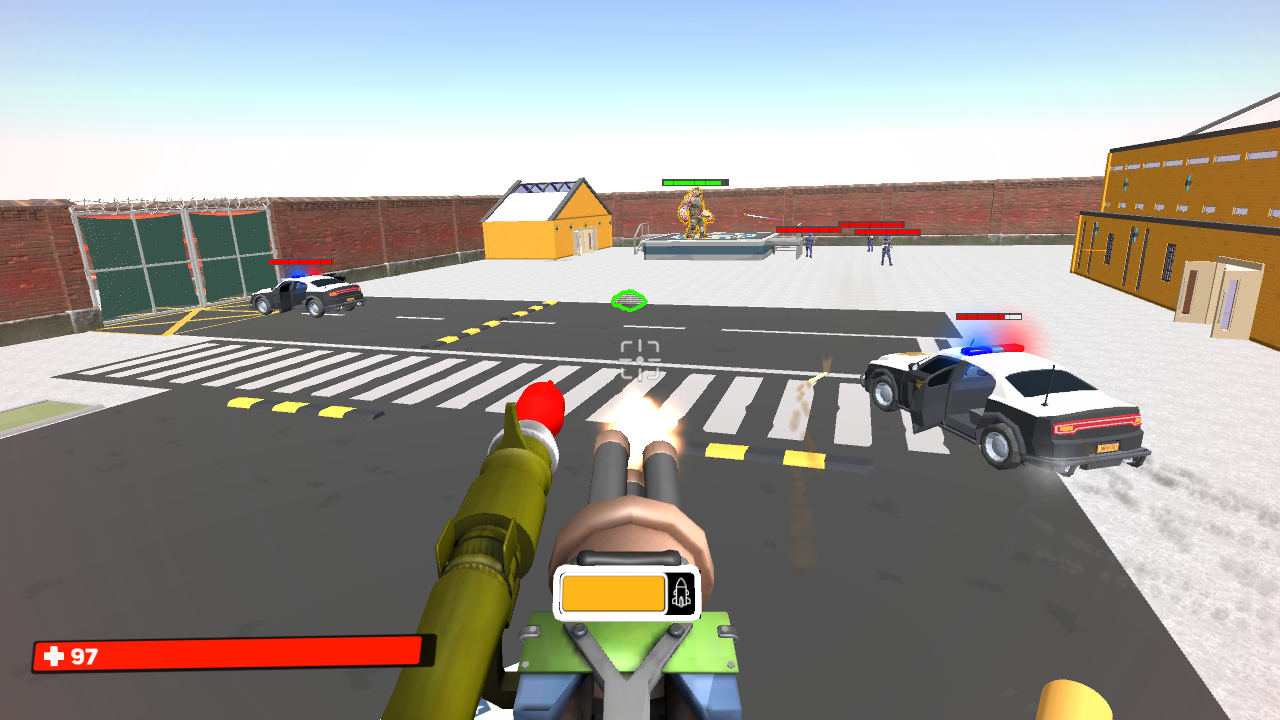Click the number 97 on the health display
1280x720 pixels.
point(82,657)
